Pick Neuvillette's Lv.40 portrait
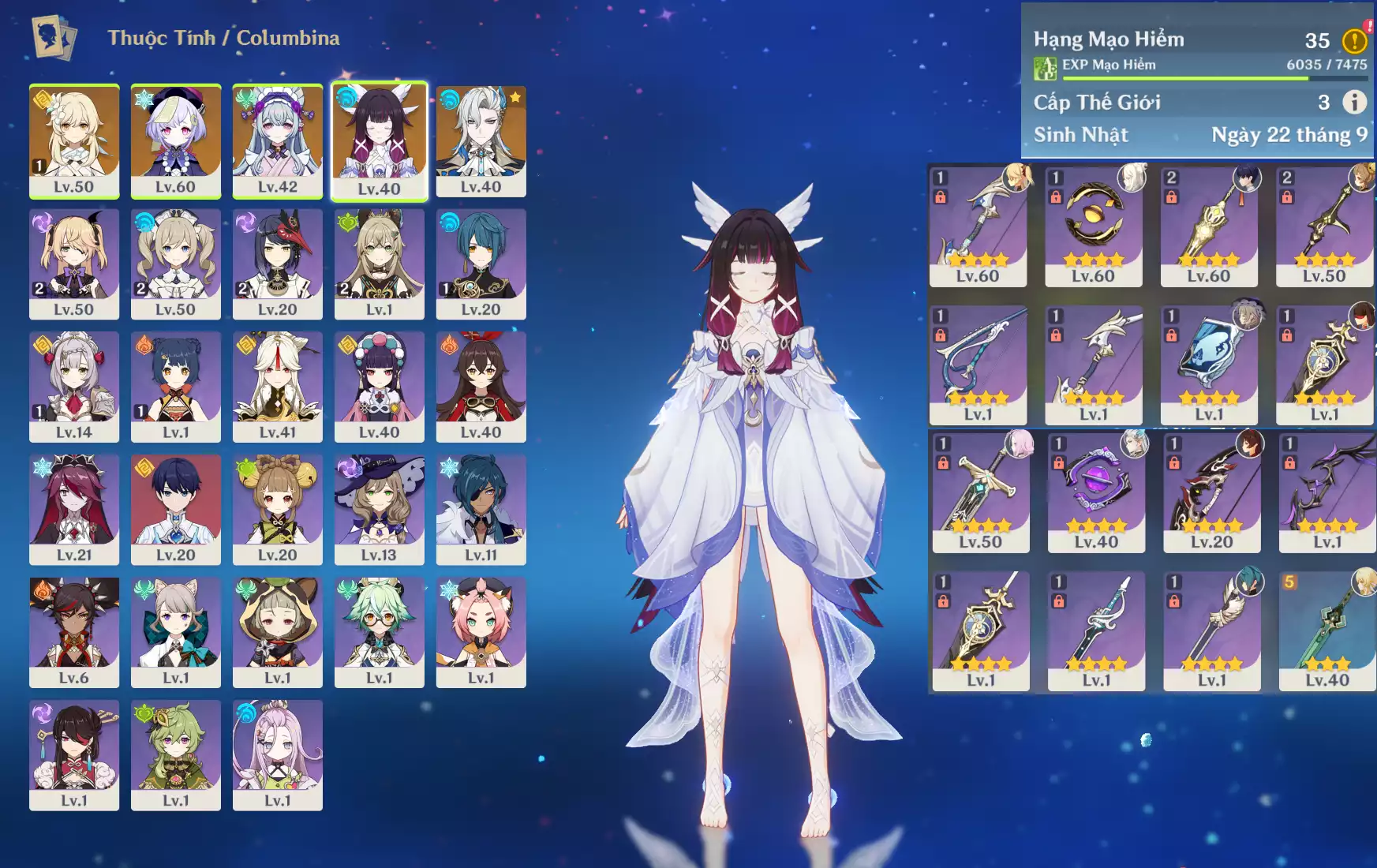1377x868 pixels. tap(481, 140)
